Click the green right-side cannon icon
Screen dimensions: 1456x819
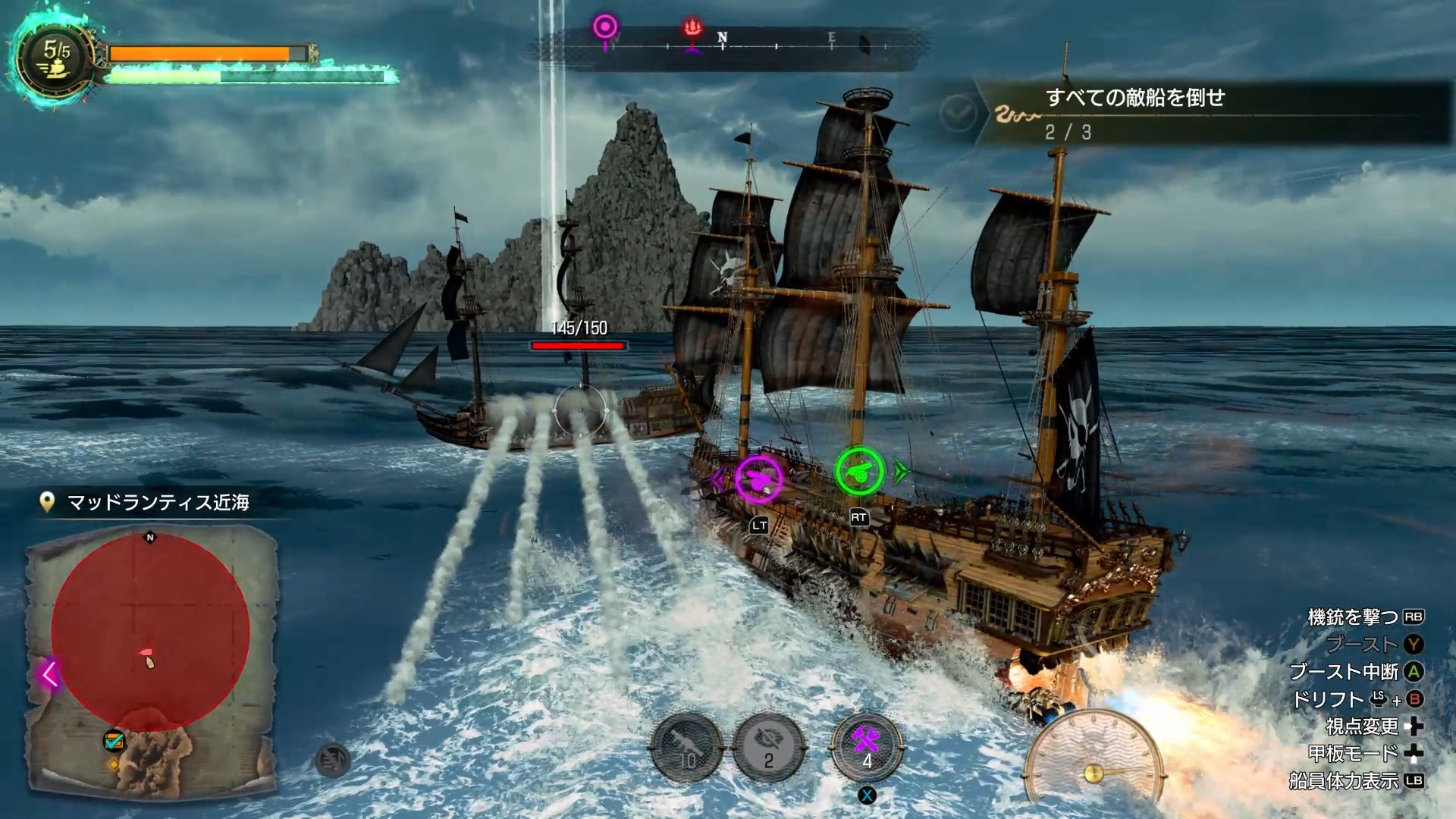pyautogui.click(x=859, y=471)
